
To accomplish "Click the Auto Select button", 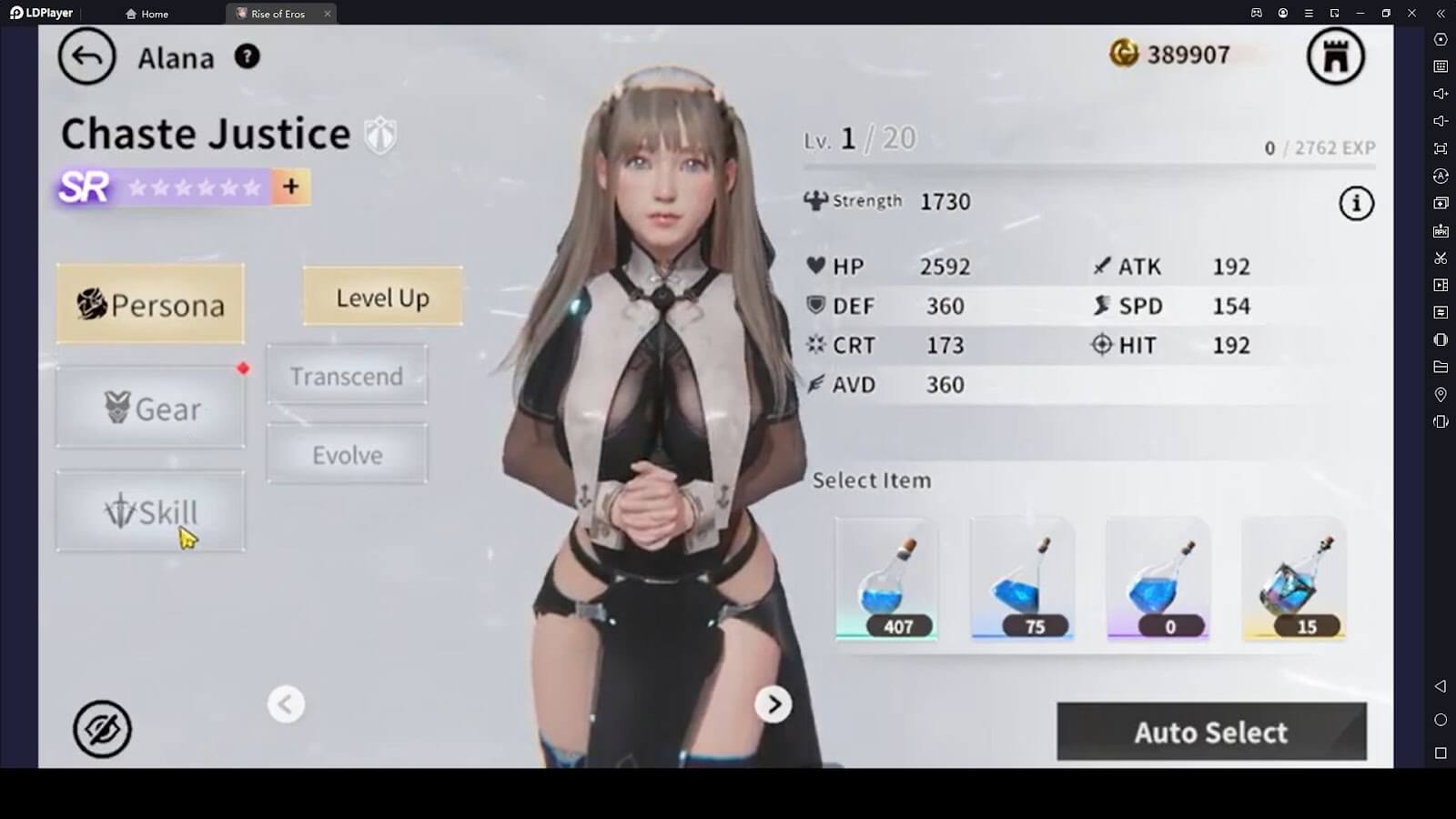I will tap(1211, 732).
